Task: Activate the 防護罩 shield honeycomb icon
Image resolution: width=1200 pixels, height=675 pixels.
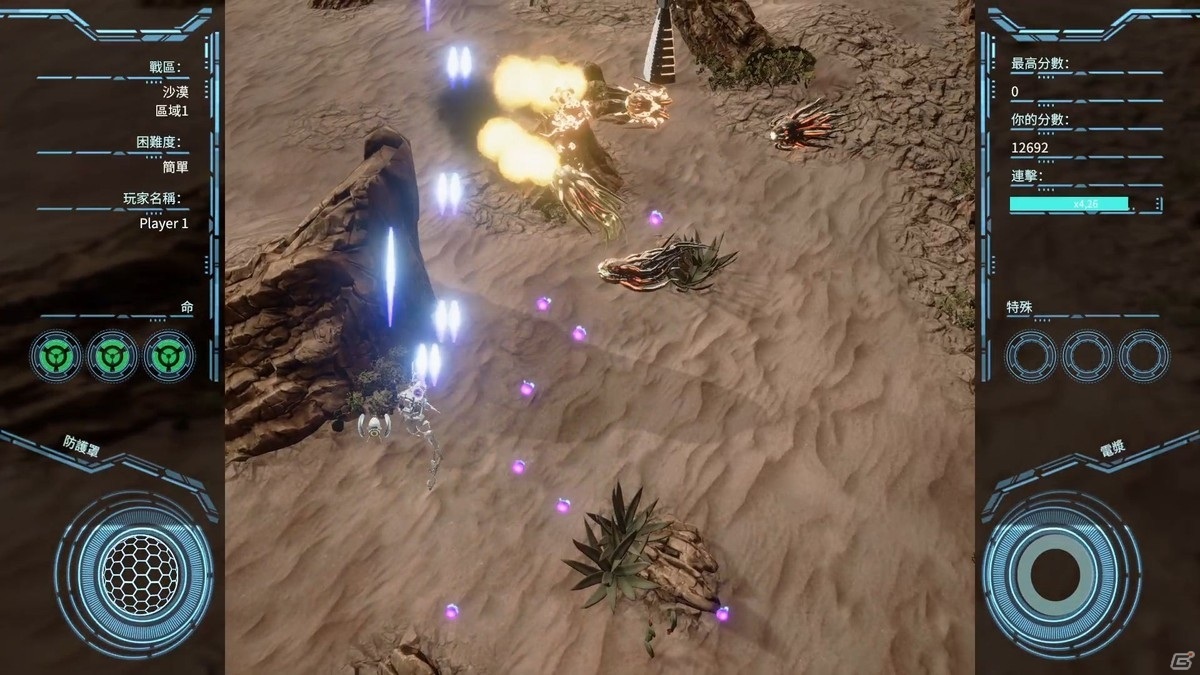Action: [x=140, y=574]
